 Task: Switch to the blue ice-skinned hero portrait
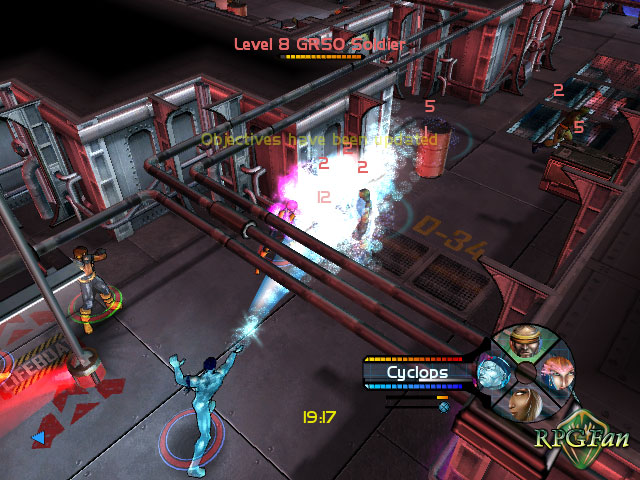point(490,374)
